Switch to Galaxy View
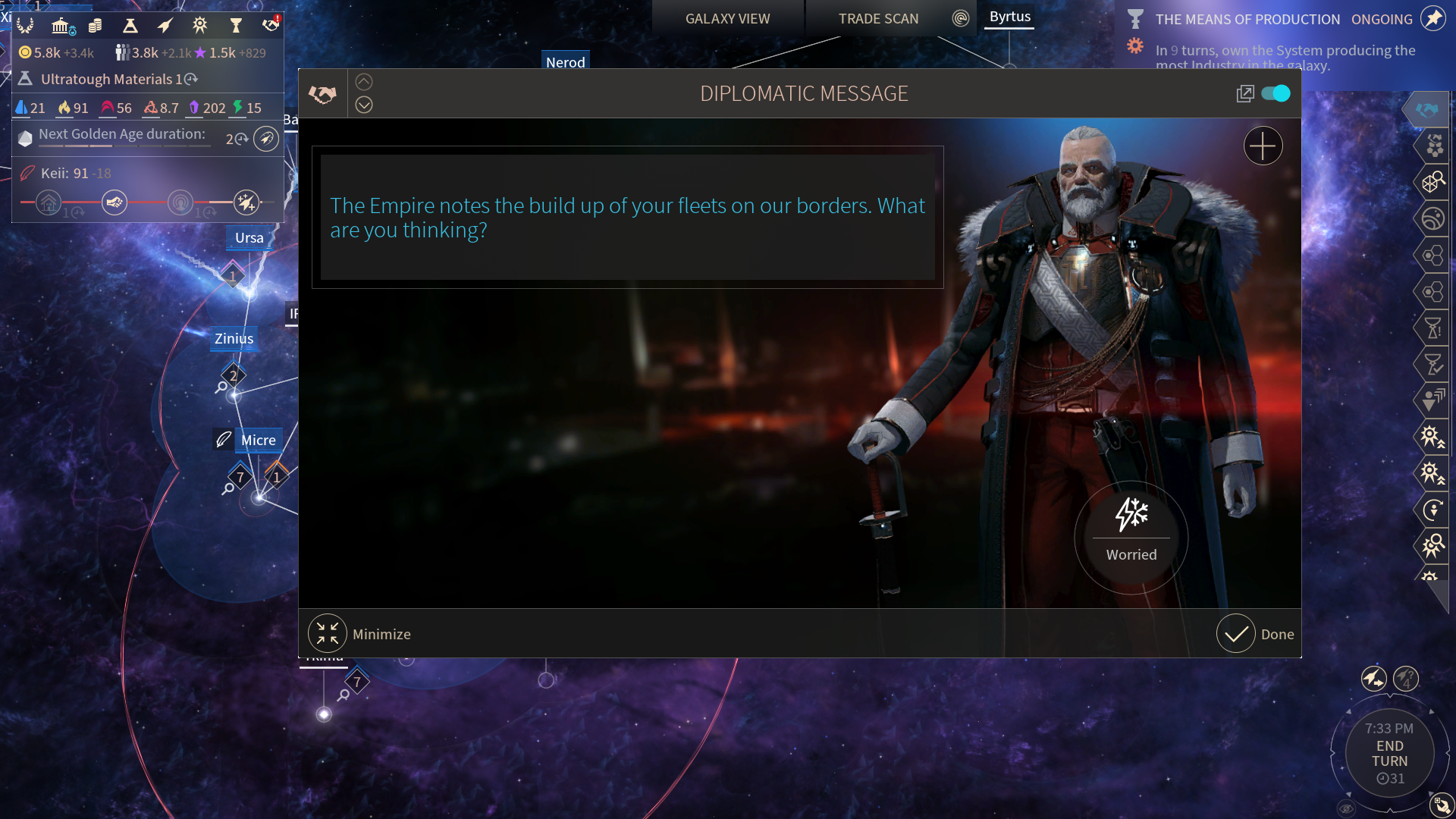 coord(727,19)
